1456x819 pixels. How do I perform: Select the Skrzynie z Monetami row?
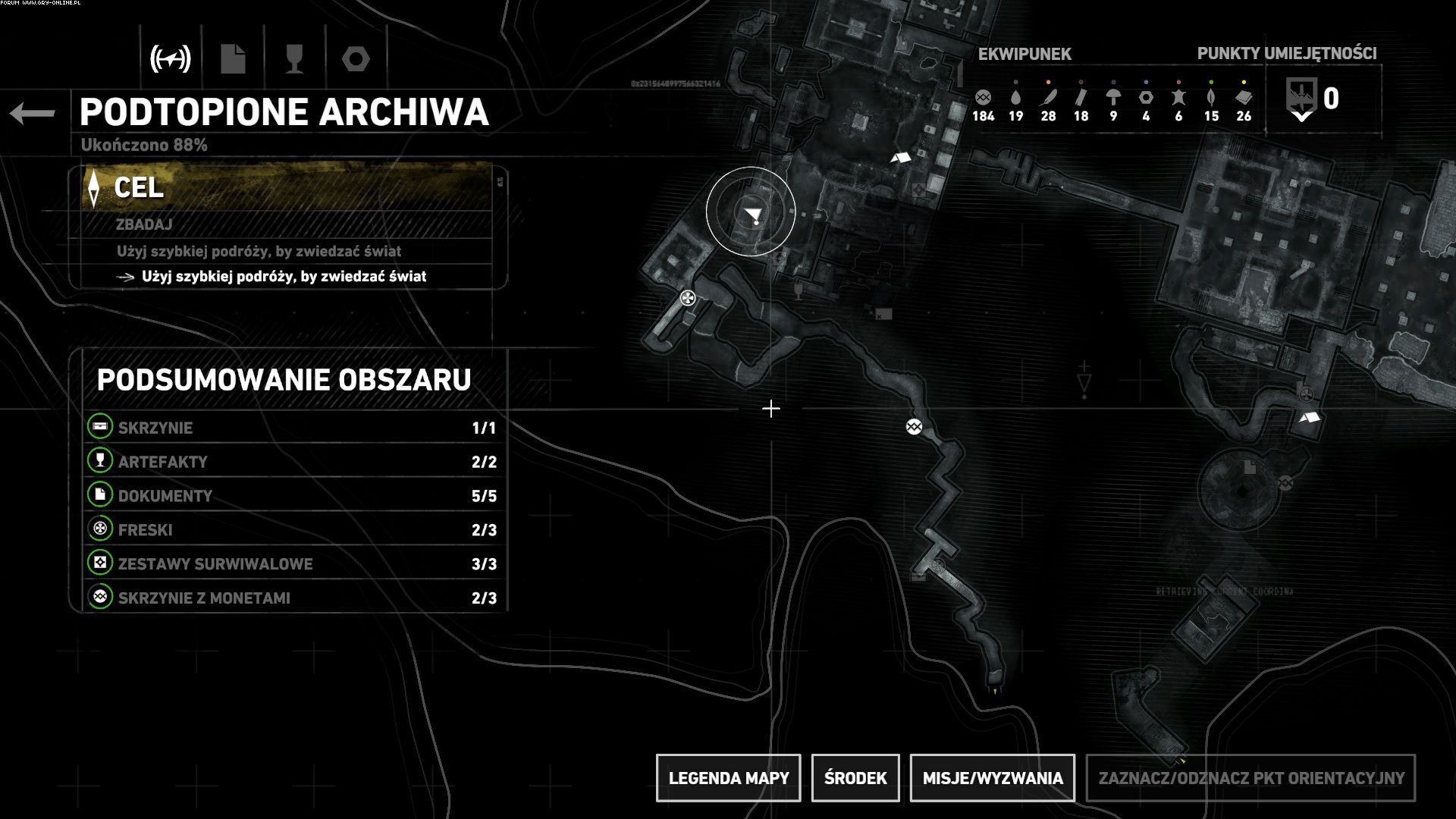294,598
